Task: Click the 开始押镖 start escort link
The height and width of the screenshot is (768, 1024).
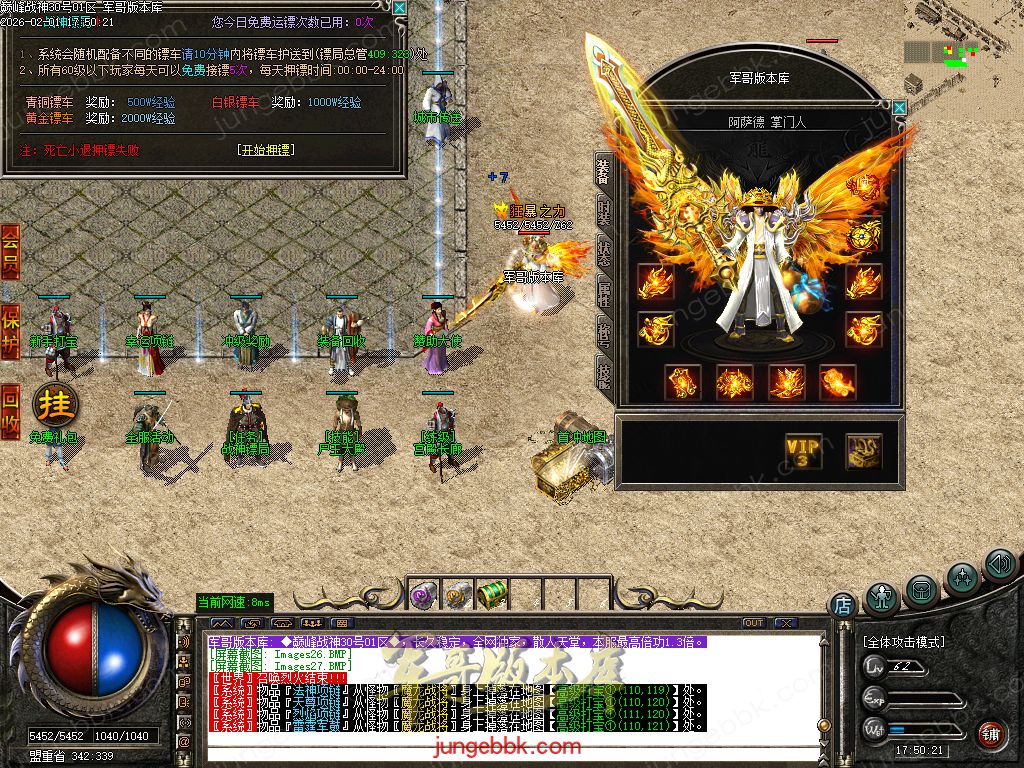Action: tap(266, 150)
